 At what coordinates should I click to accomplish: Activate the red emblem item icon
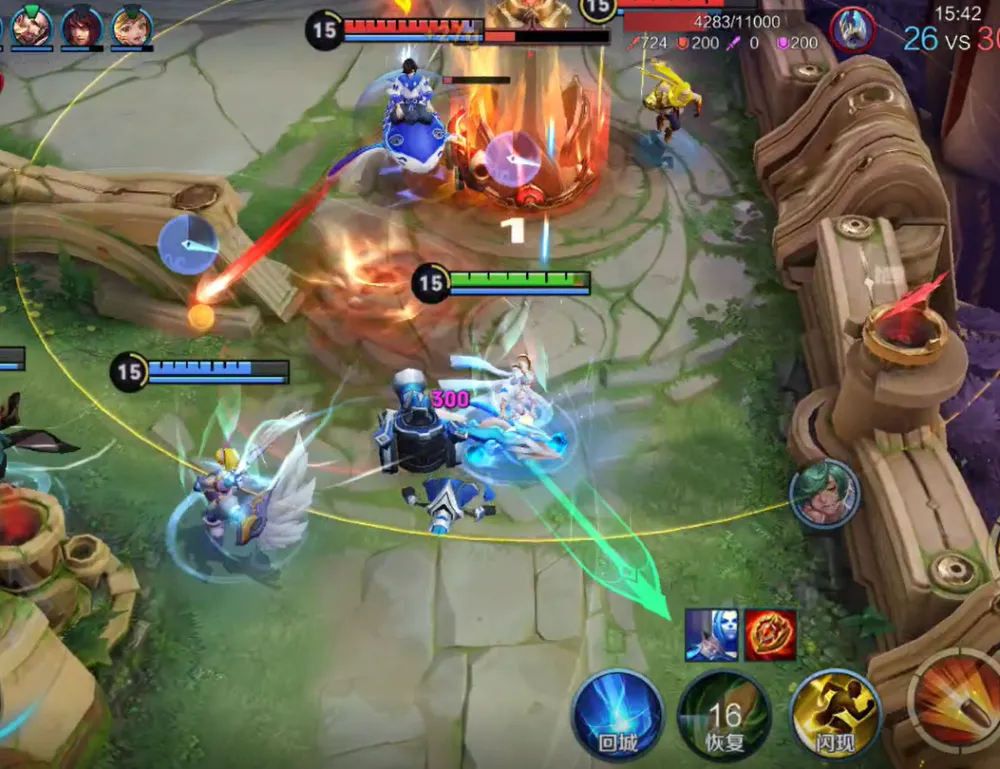pos(770,635)
